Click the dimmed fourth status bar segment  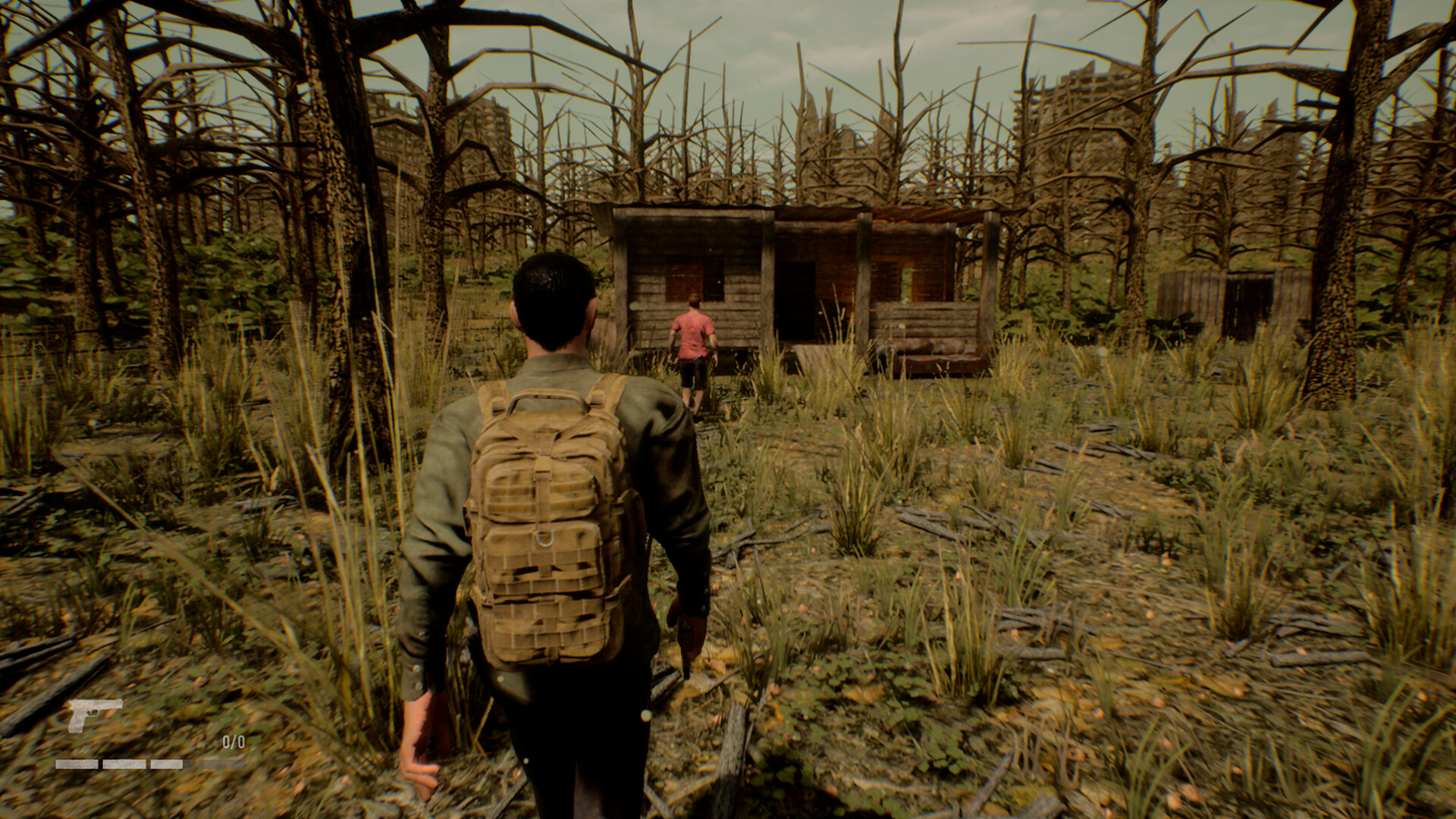pos(222,764)
